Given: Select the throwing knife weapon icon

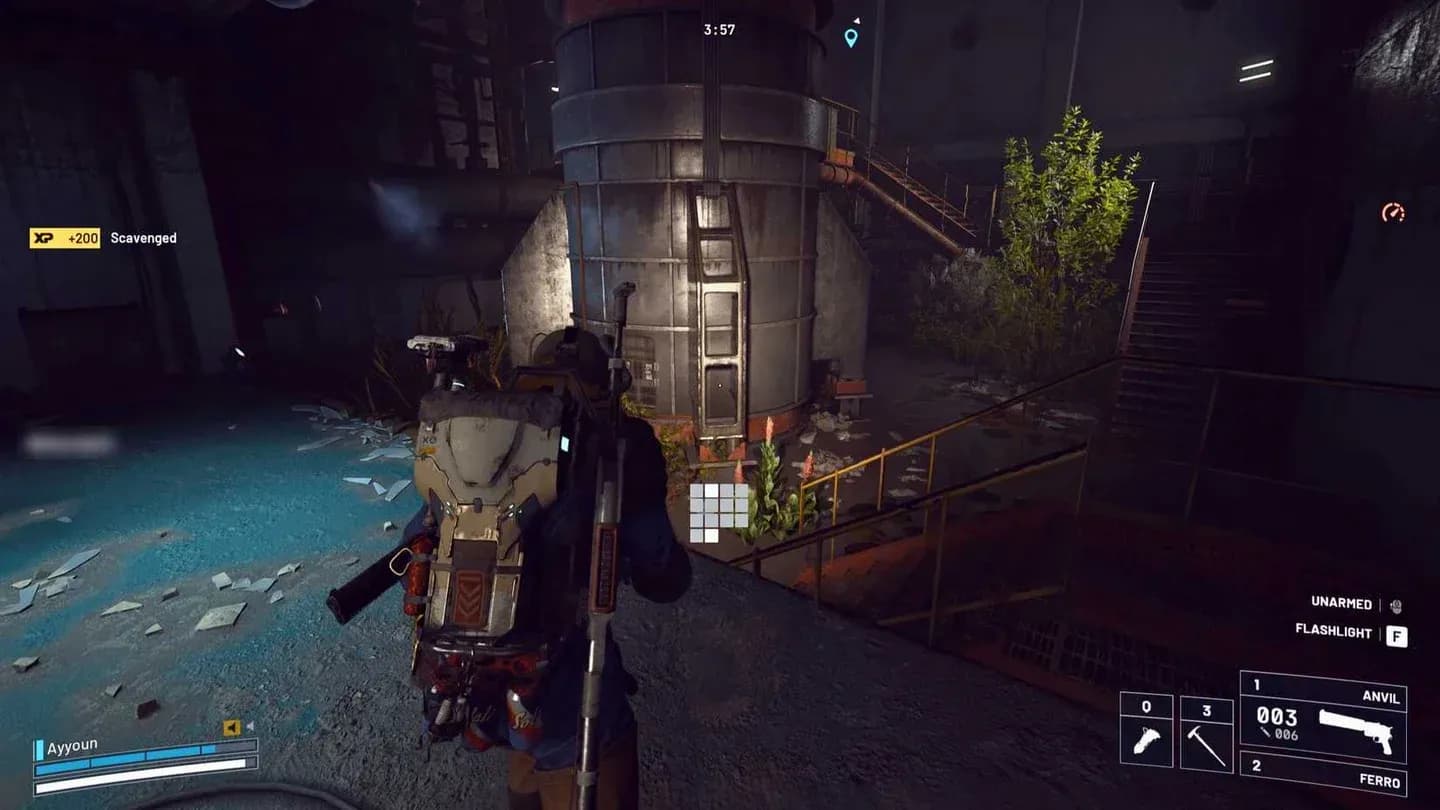Looking at the screenshot, I should (1147, 738).
